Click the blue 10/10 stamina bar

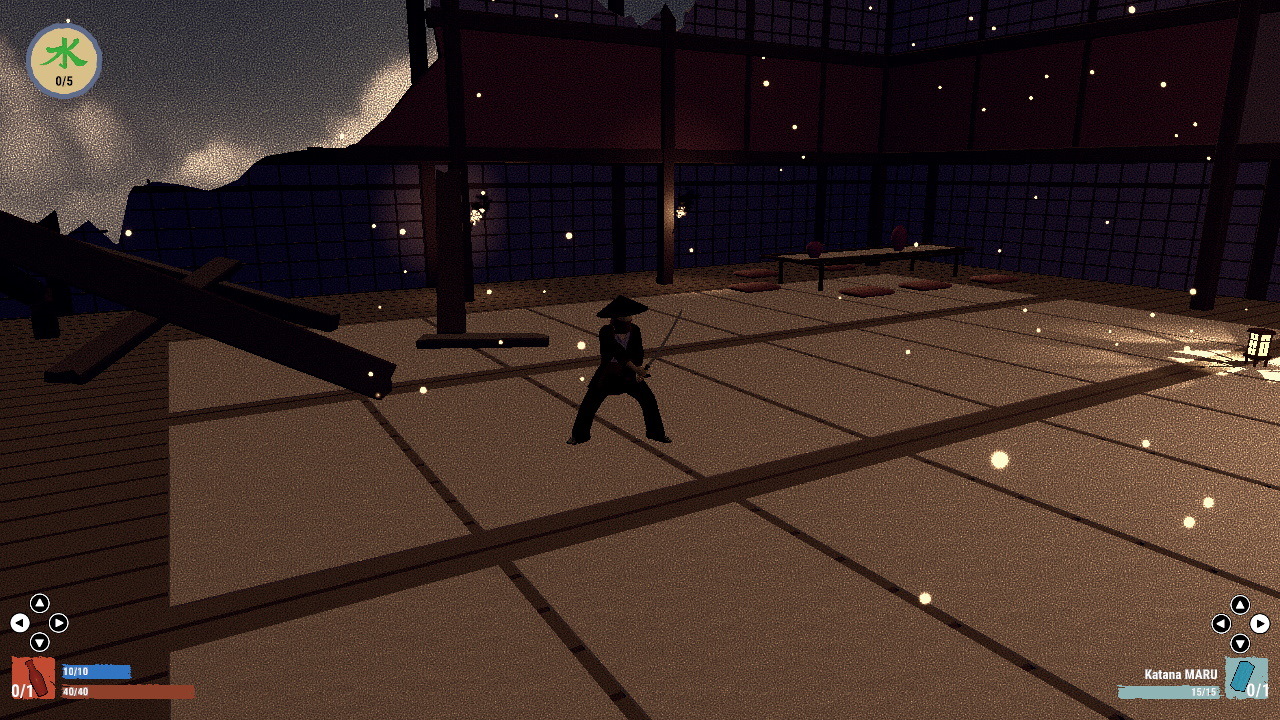click(95, 671)
